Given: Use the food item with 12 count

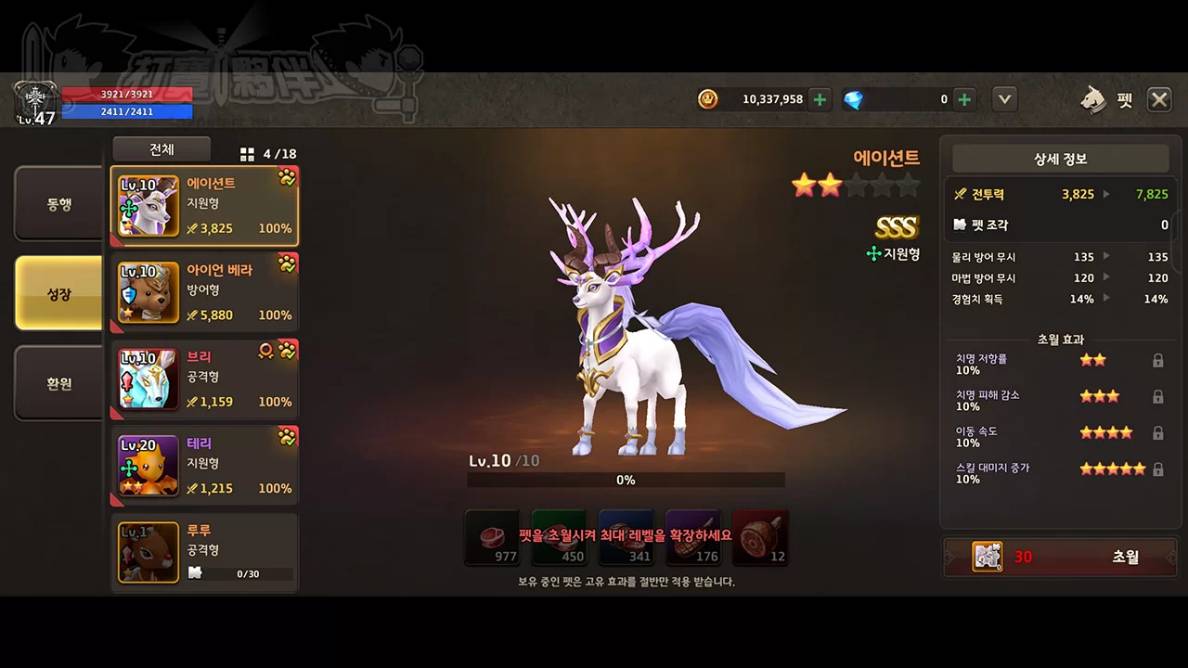Looking at the screenshot, I should pos(760,537).
